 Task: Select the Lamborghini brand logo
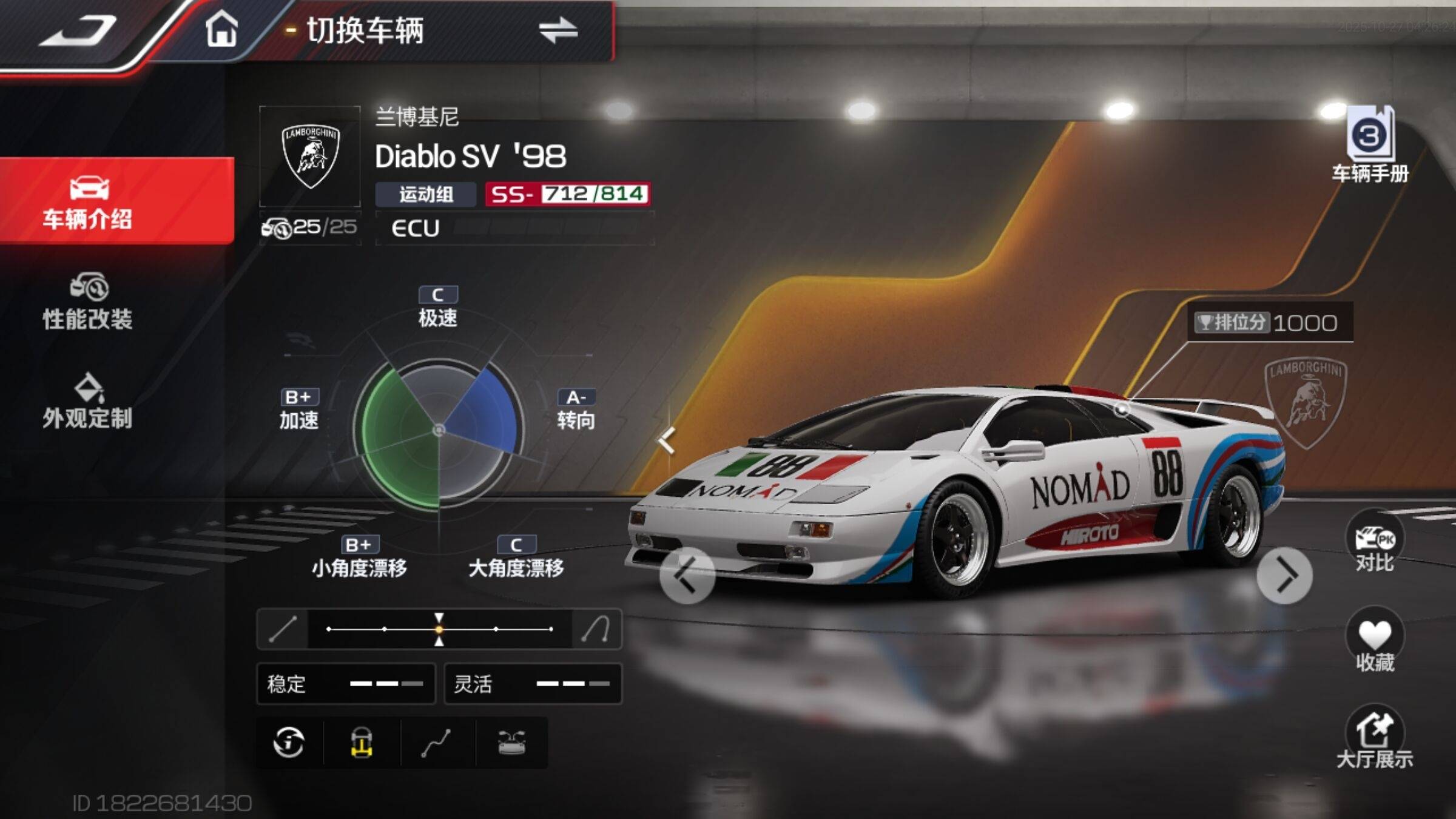point(310,157)
